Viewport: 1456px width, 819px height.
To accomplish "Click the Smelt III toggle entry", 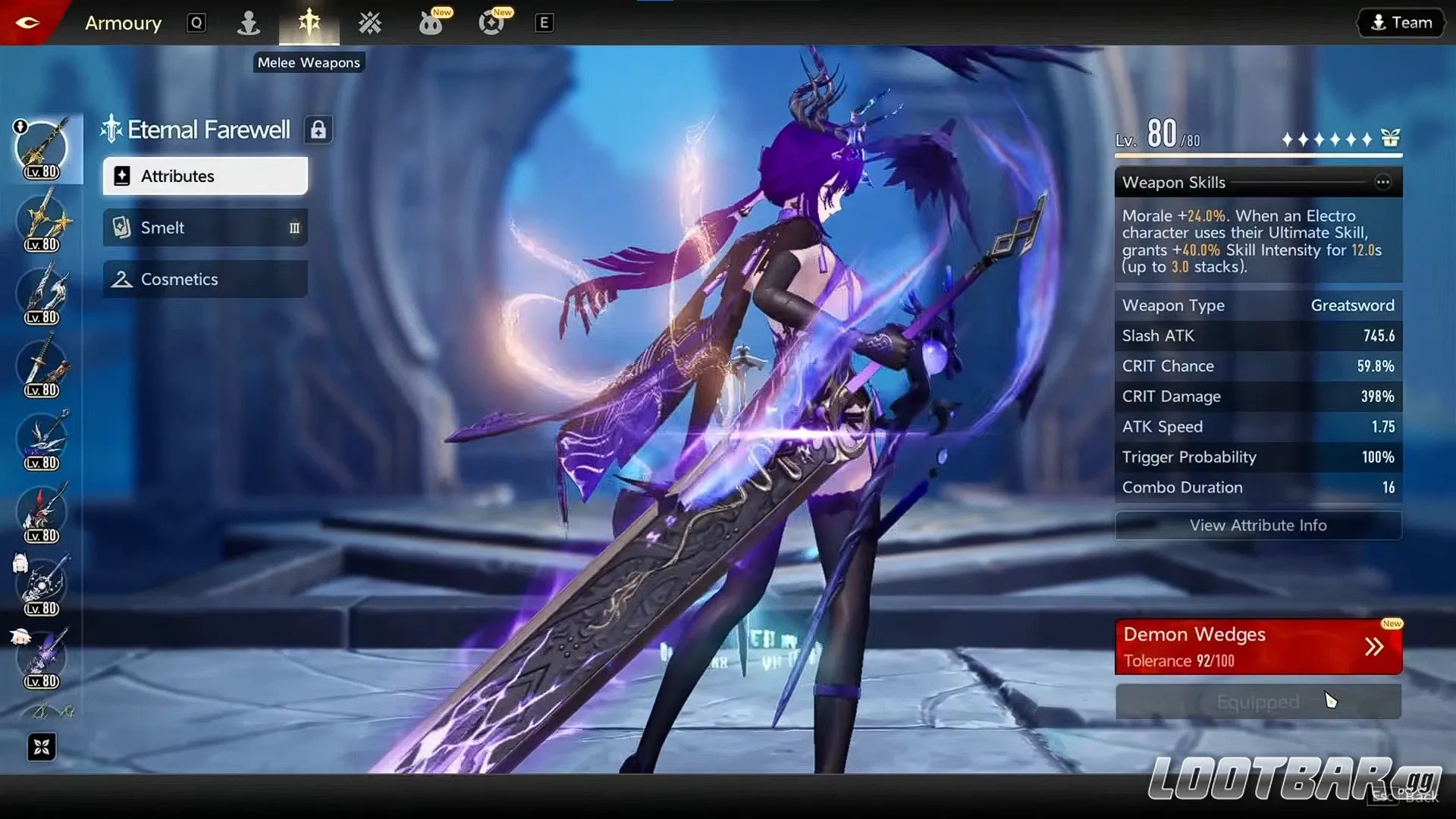I will [204, 227].
